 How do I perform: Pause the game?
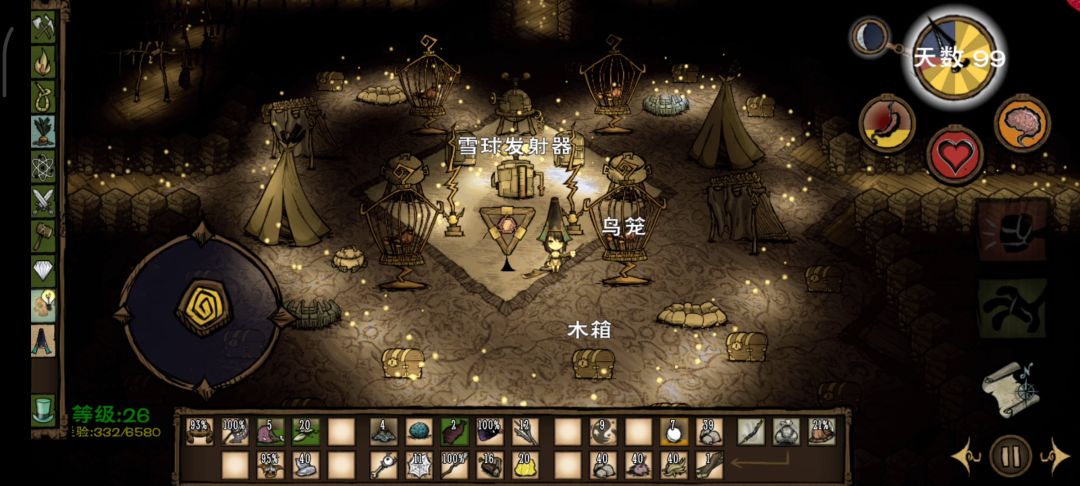(1010, 457)
